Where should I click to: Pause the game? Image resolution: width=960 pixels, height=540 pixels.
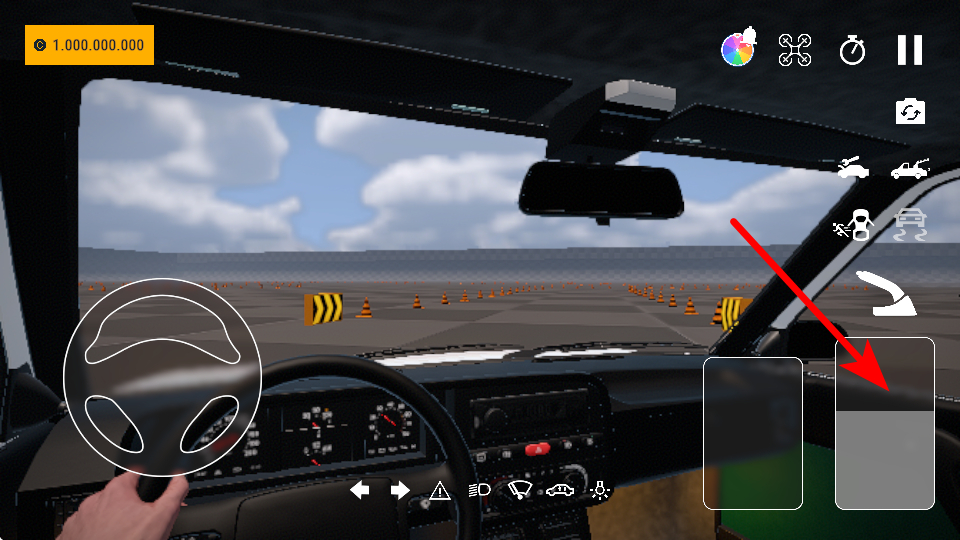coord(909,50)
